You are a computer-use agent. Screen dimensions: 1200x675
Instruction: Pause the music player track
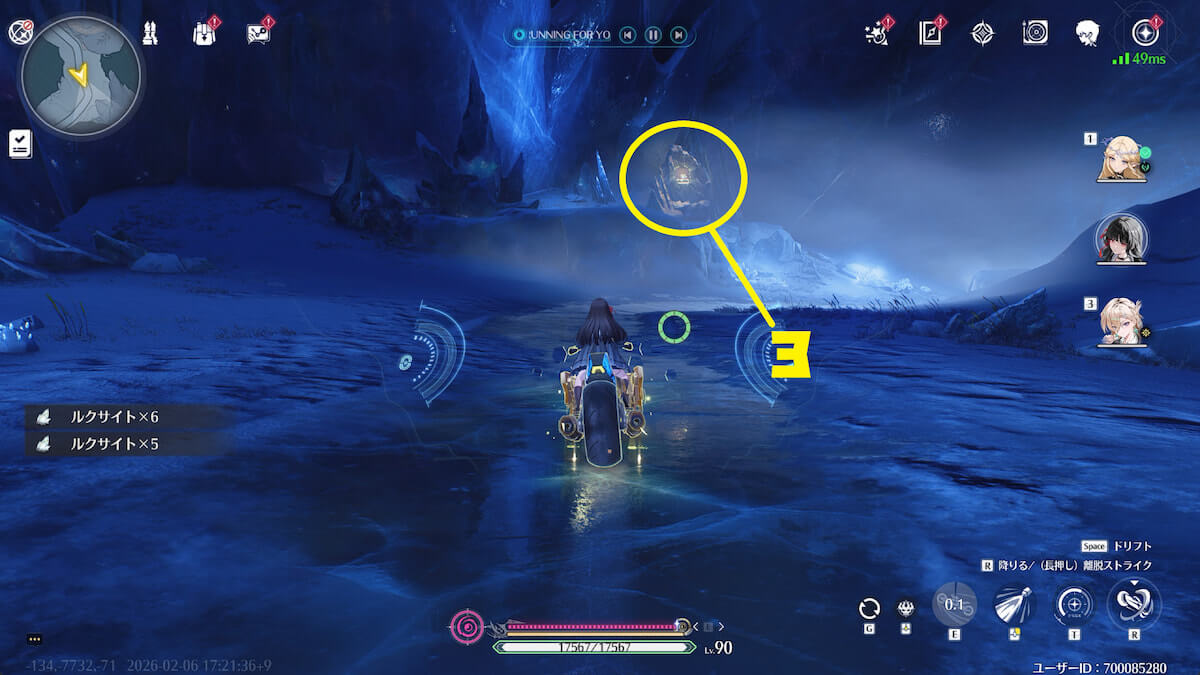pyautogui.click(x=653, y=35)
